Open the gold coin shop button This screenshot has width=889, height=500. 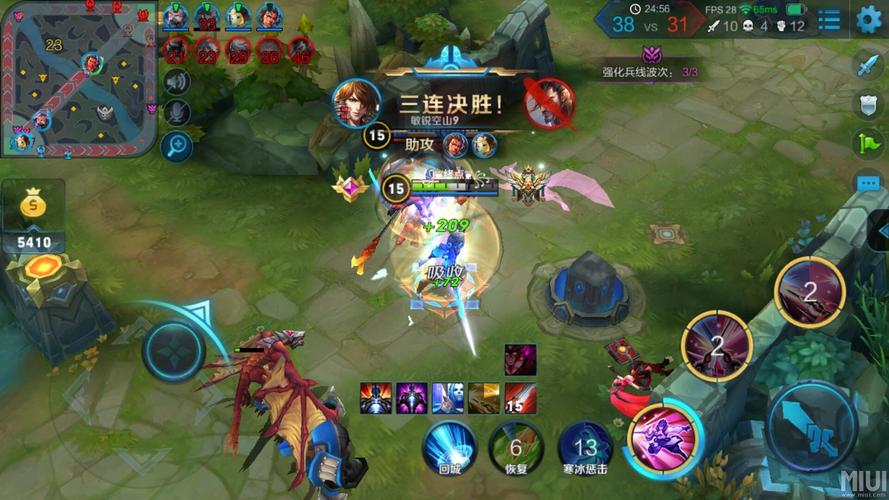[x=33, y=205]
